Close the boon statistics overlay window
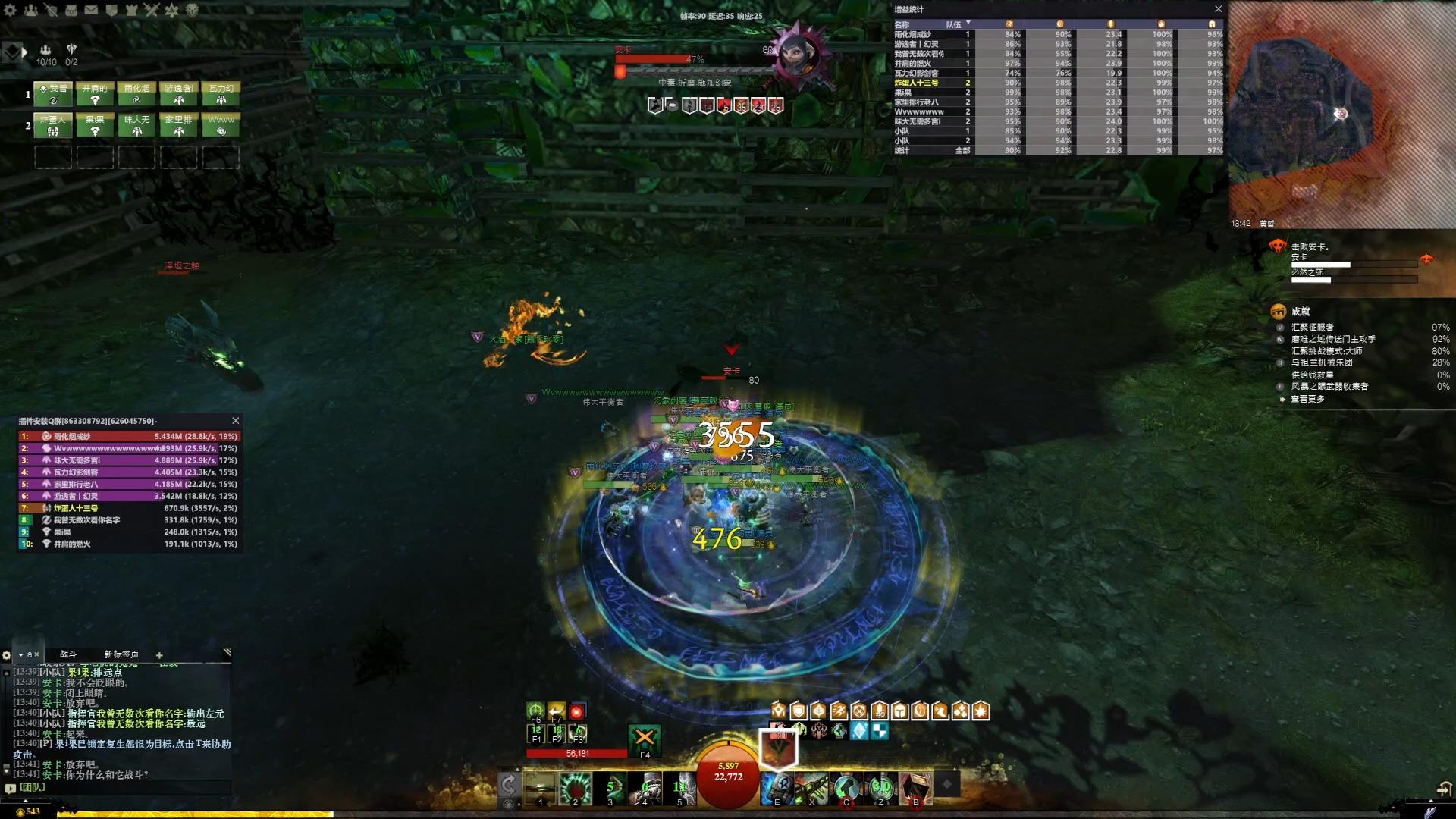The height and width of the screenshot is (819, 1456). [1218, 9]
